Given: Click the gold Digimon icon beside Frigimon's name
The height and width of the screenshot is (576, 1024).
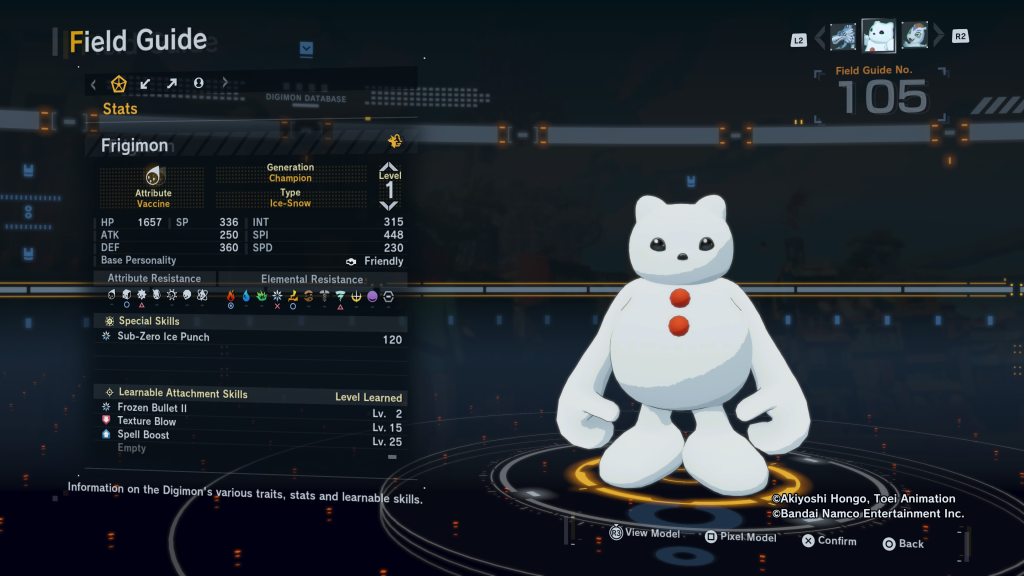Looking at the screenshot, I should pyautogui.click(x=395, y=141).
